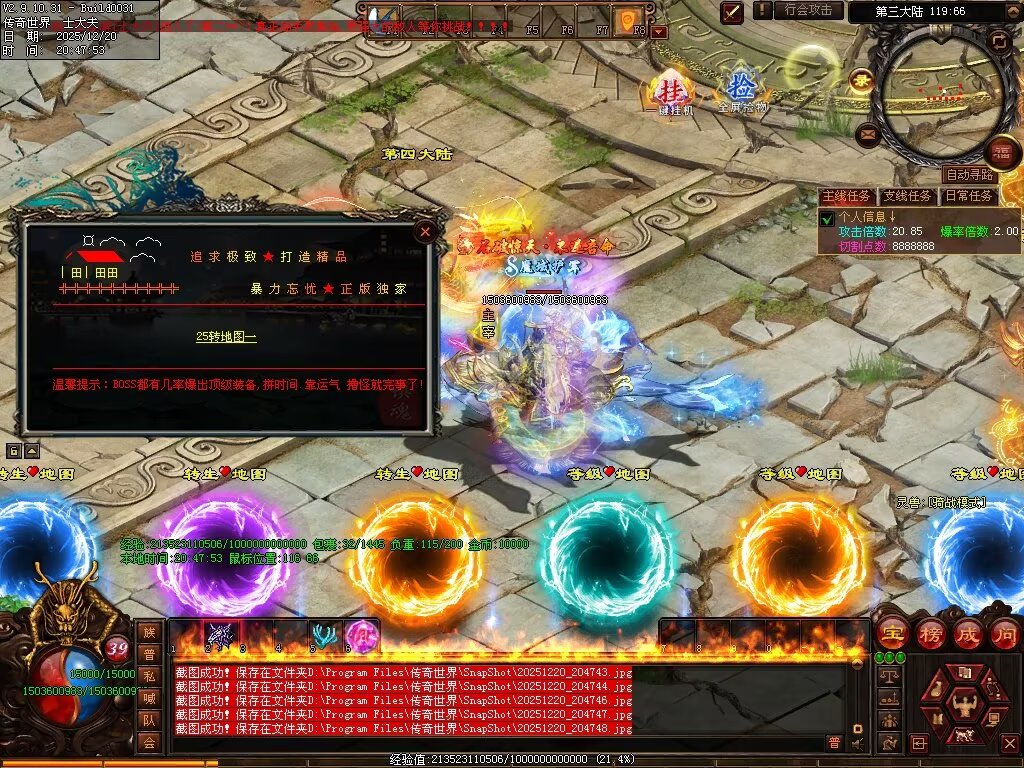The image size is (1024, 768).
Task: Follow the 25转地图一 link
Action: pyautogui.click(x=226, y=337)
